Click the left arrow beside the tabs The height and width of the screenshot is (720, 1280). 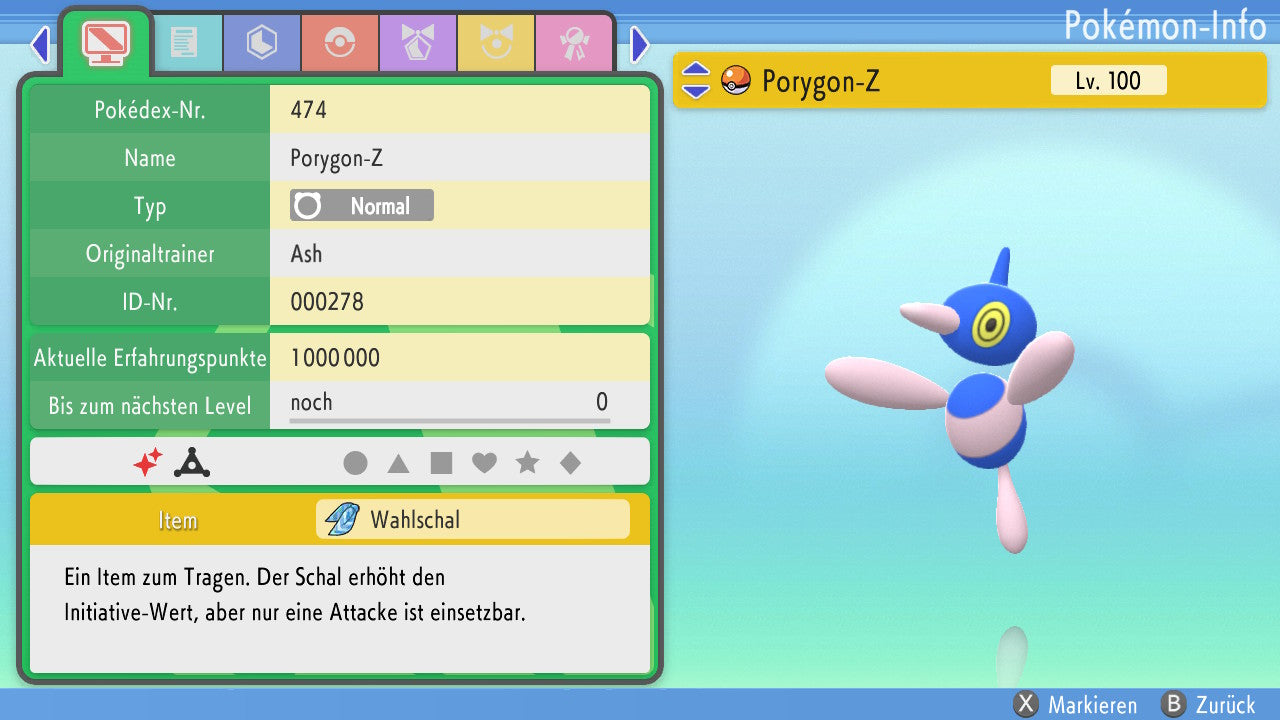(39, 44)
